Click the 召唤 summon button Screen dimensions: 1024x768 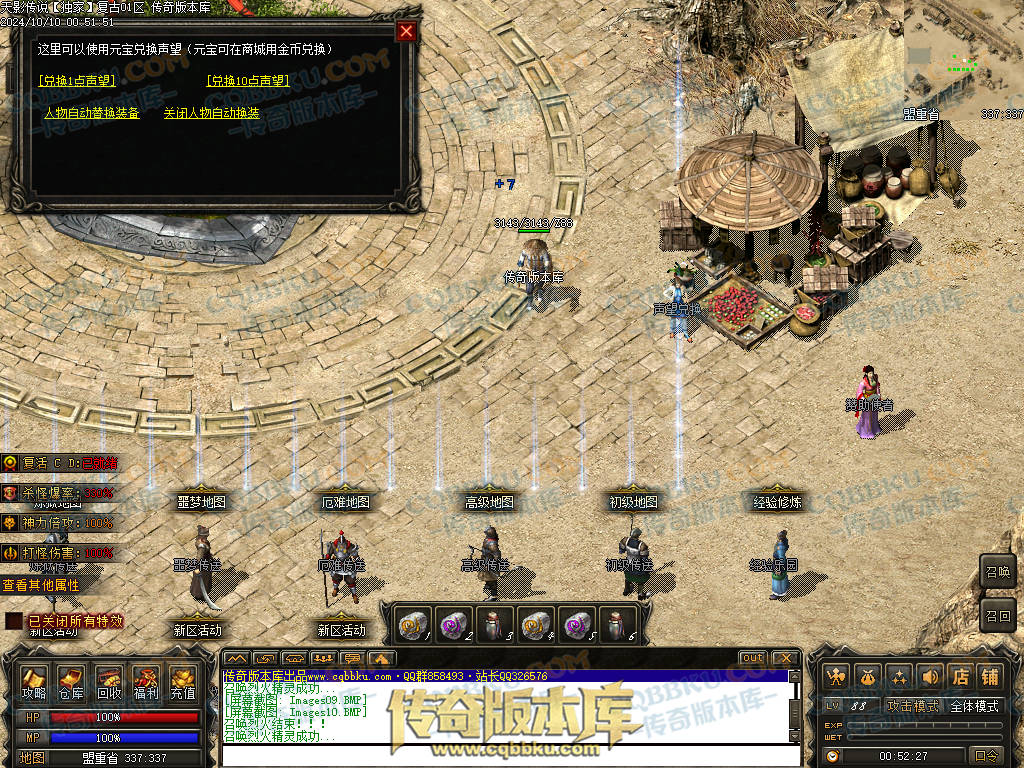pos(998,573)
